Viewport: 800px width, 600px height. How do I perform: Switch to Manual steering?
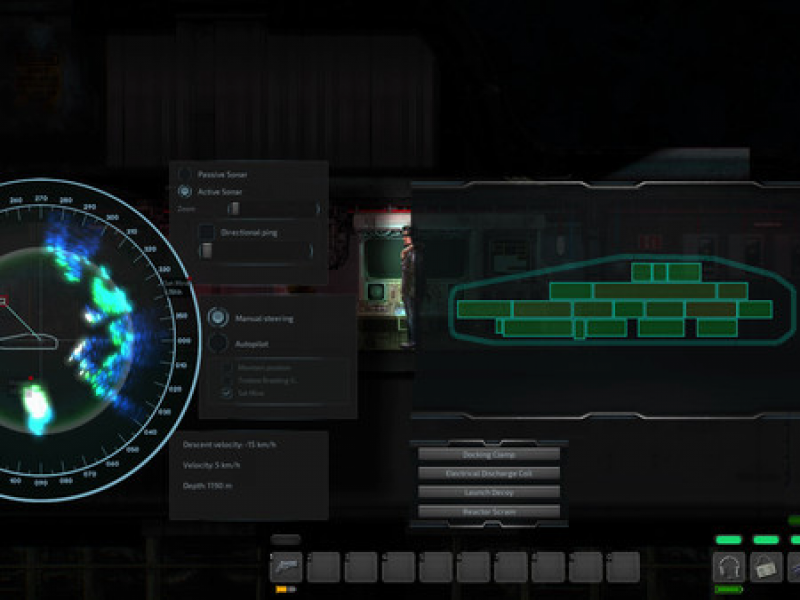point(218,318)
